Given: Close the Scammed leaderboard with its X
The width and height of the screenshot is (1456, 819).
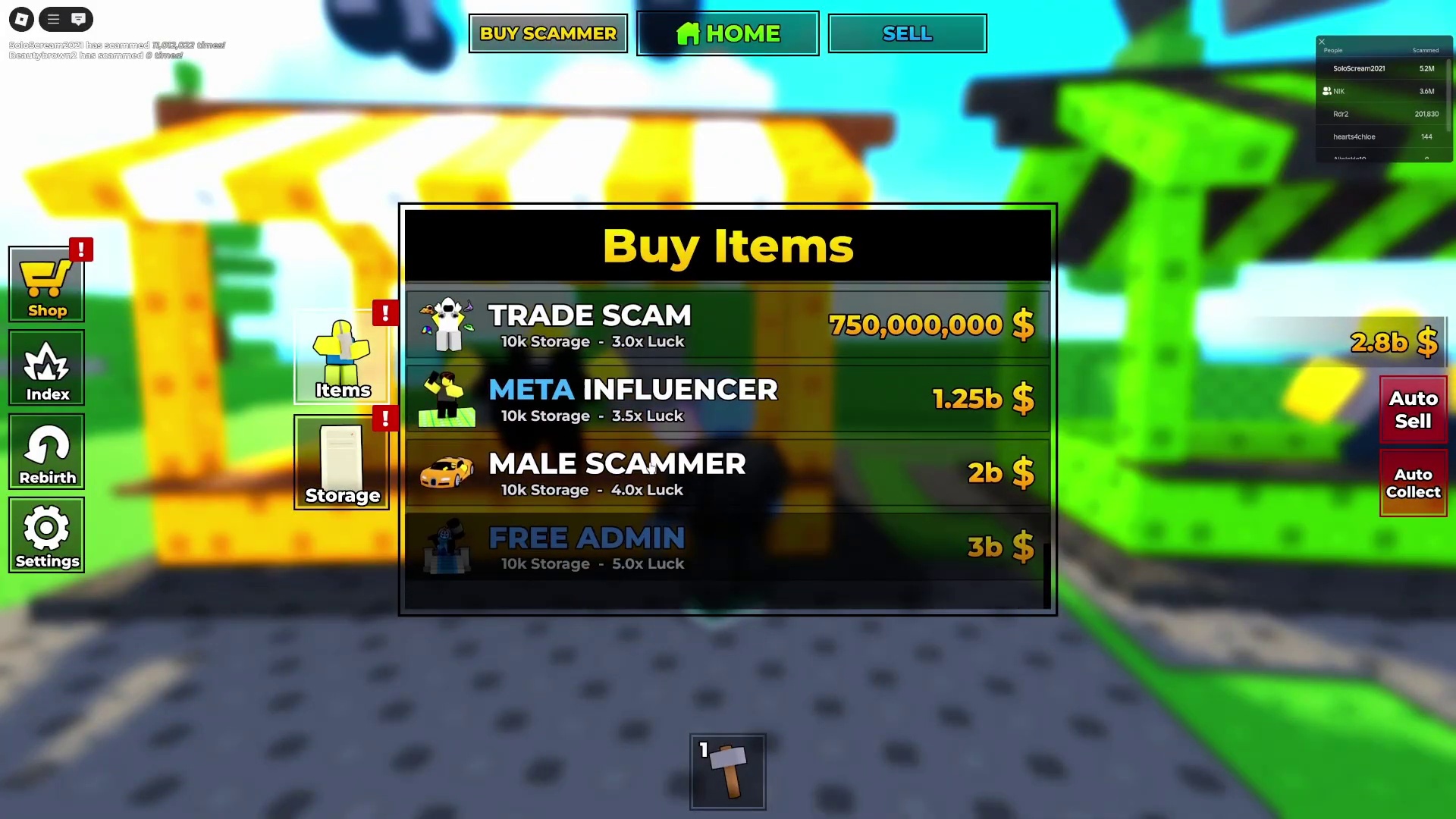Looking at the screenshot, I should (x=1322, y=42).
